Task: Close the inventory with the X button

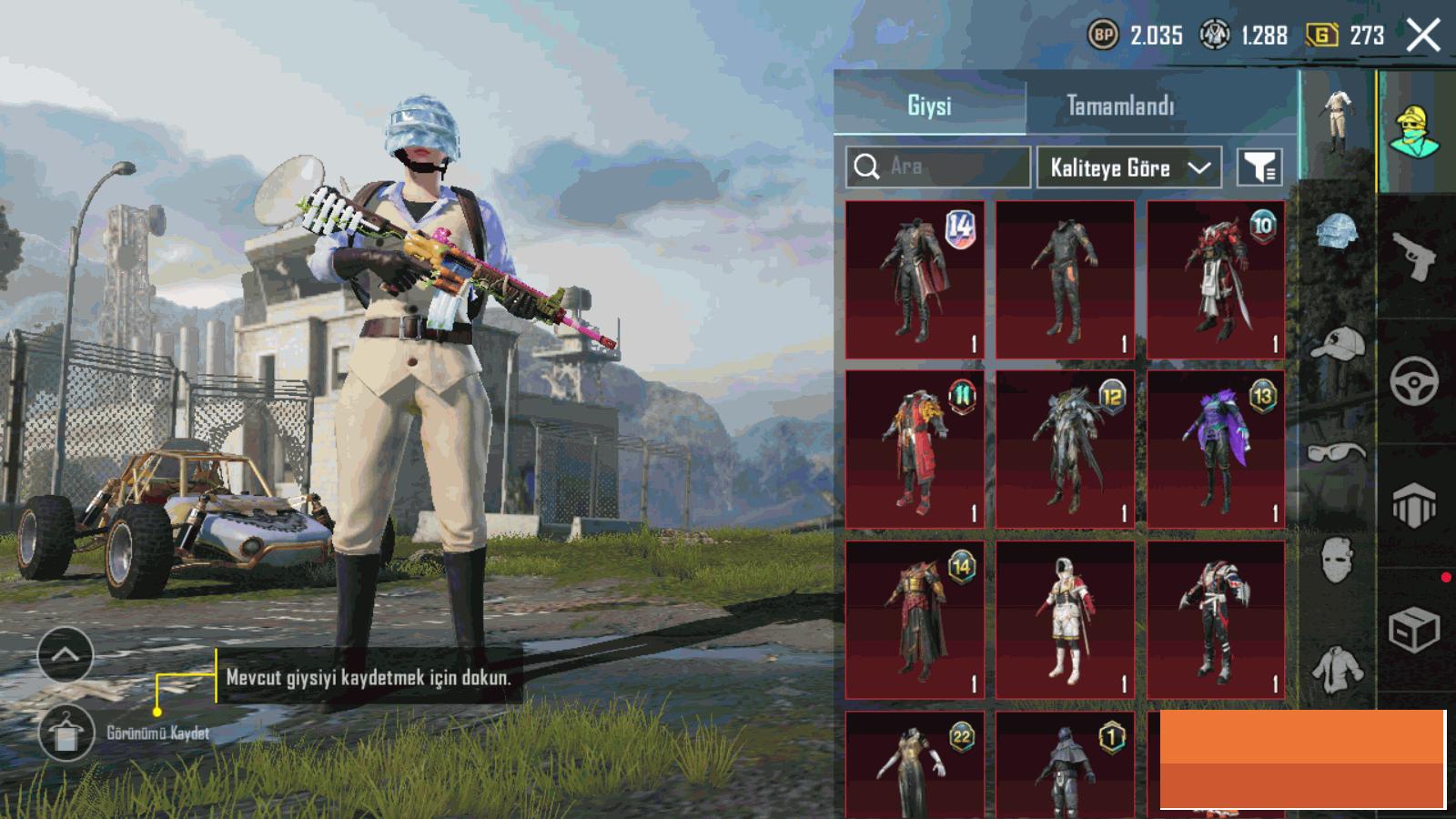Action: (1423, 36)
